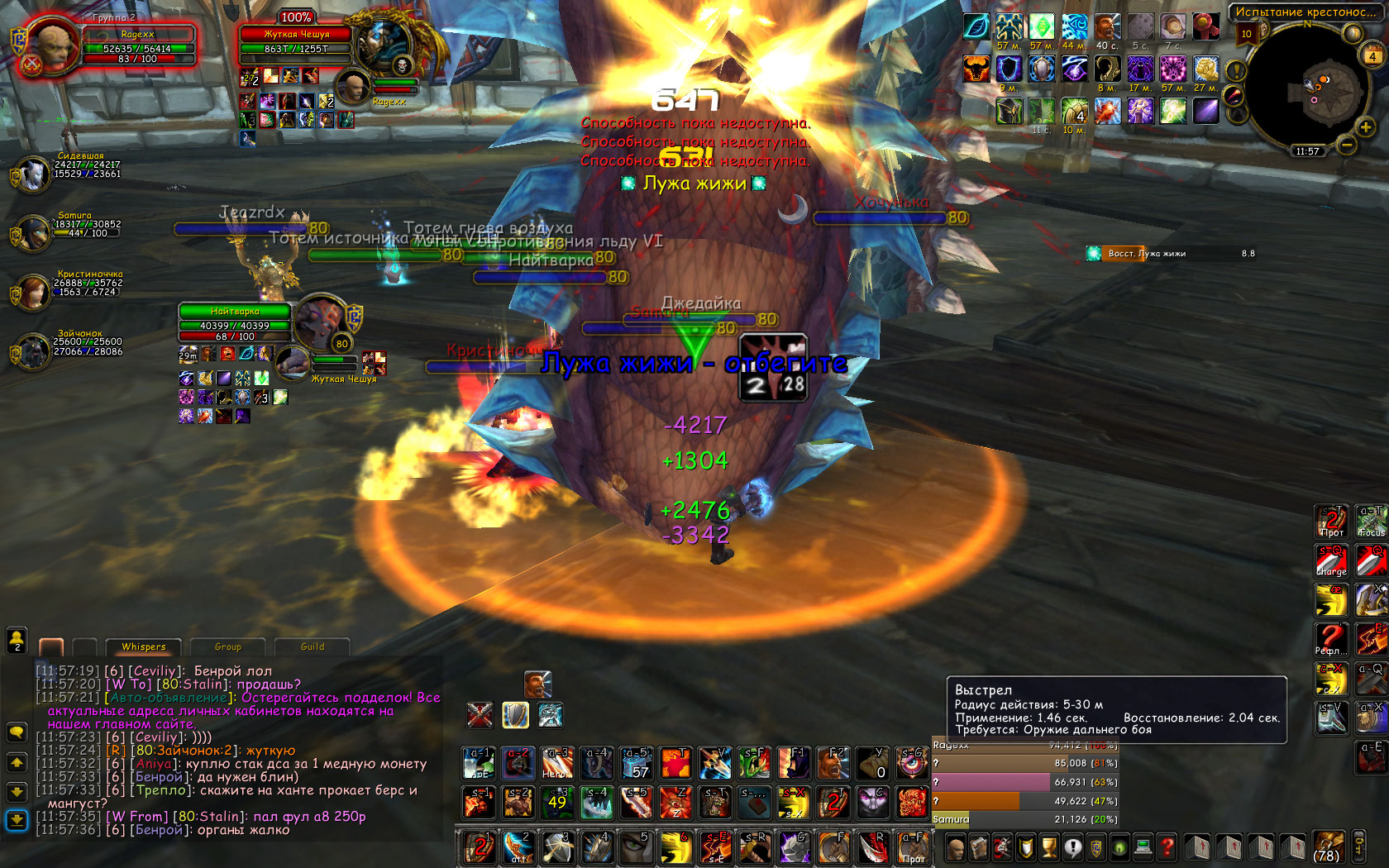Switch to the Whispers chat tab
The image size is (1389, 868).
pos(143,646)
